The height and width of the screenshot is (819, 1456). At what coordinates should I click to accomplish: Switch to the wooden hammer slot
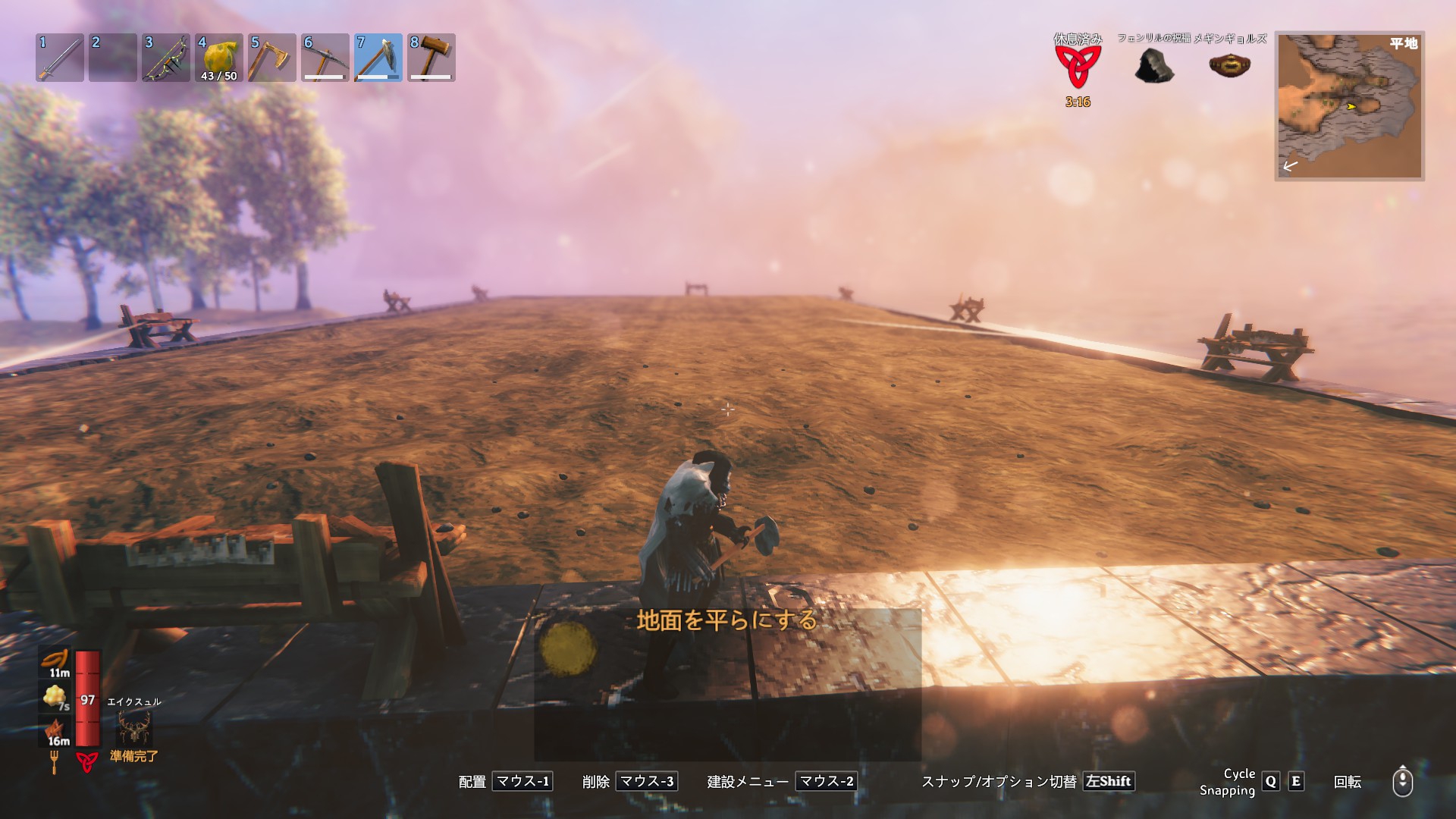pyautogui.click(x=431, y=58)
